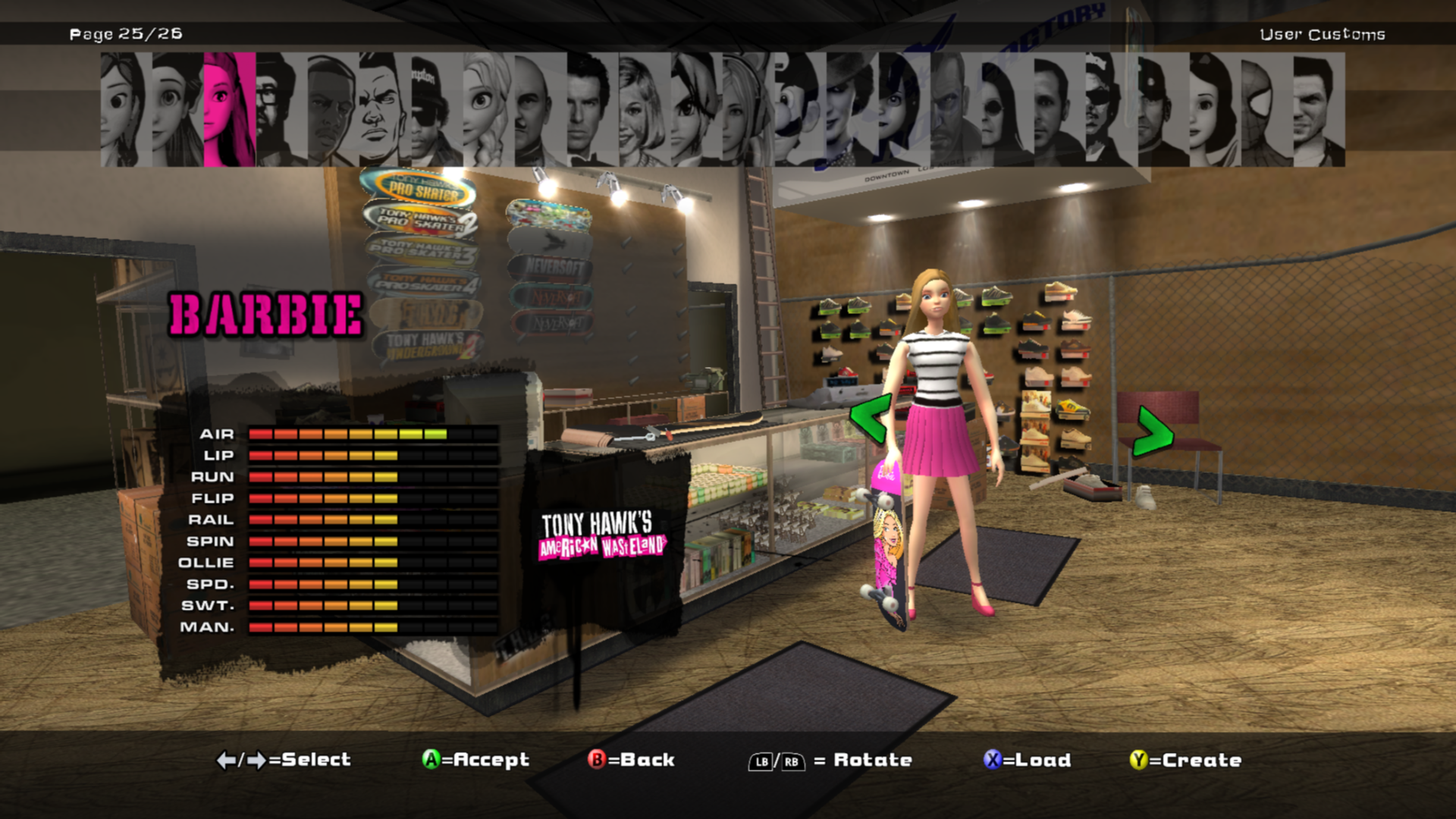Pick the portrait wearing a Compton cap
The height and width of the screenshot is (819, 1456).
(437, 109)
